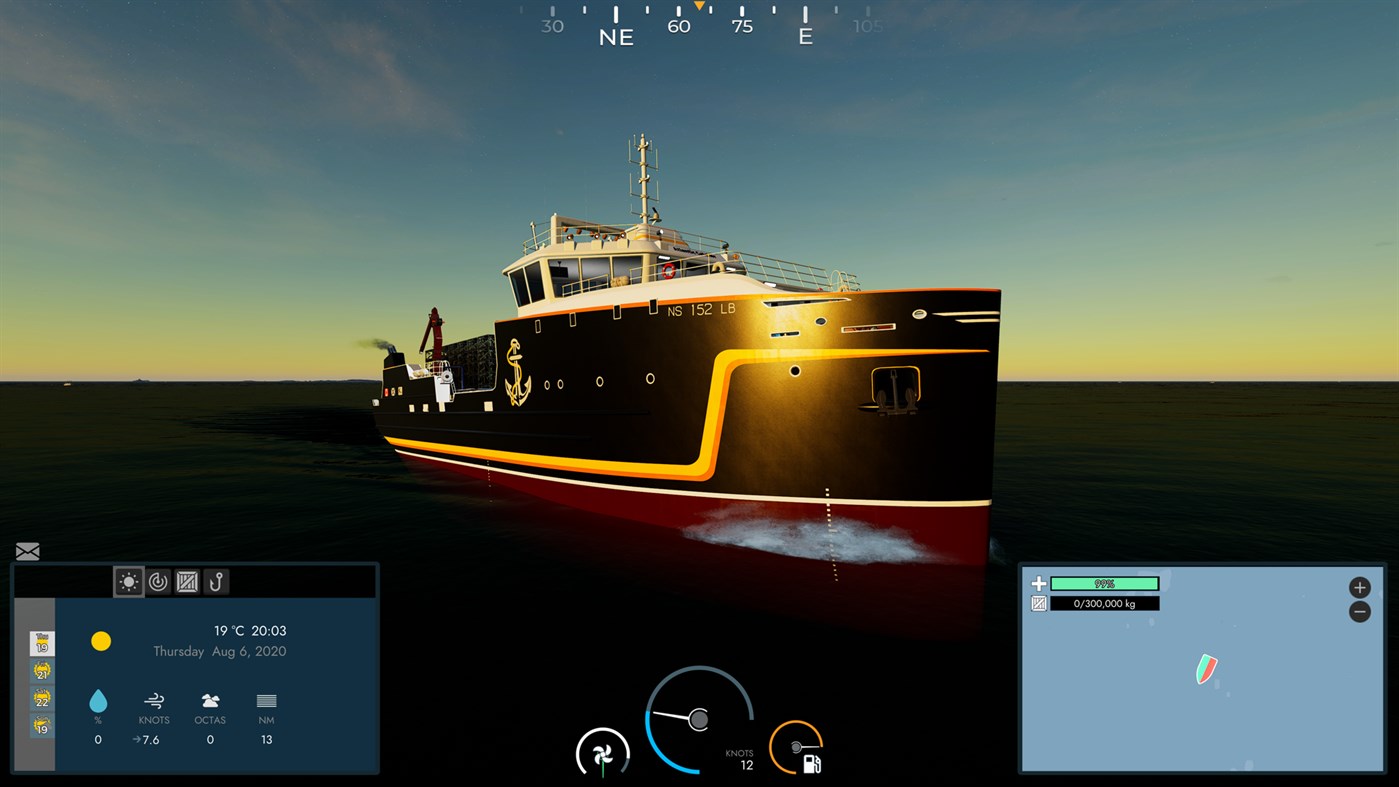Click the propeller engine gauge icon

click(x=602, y=753)
